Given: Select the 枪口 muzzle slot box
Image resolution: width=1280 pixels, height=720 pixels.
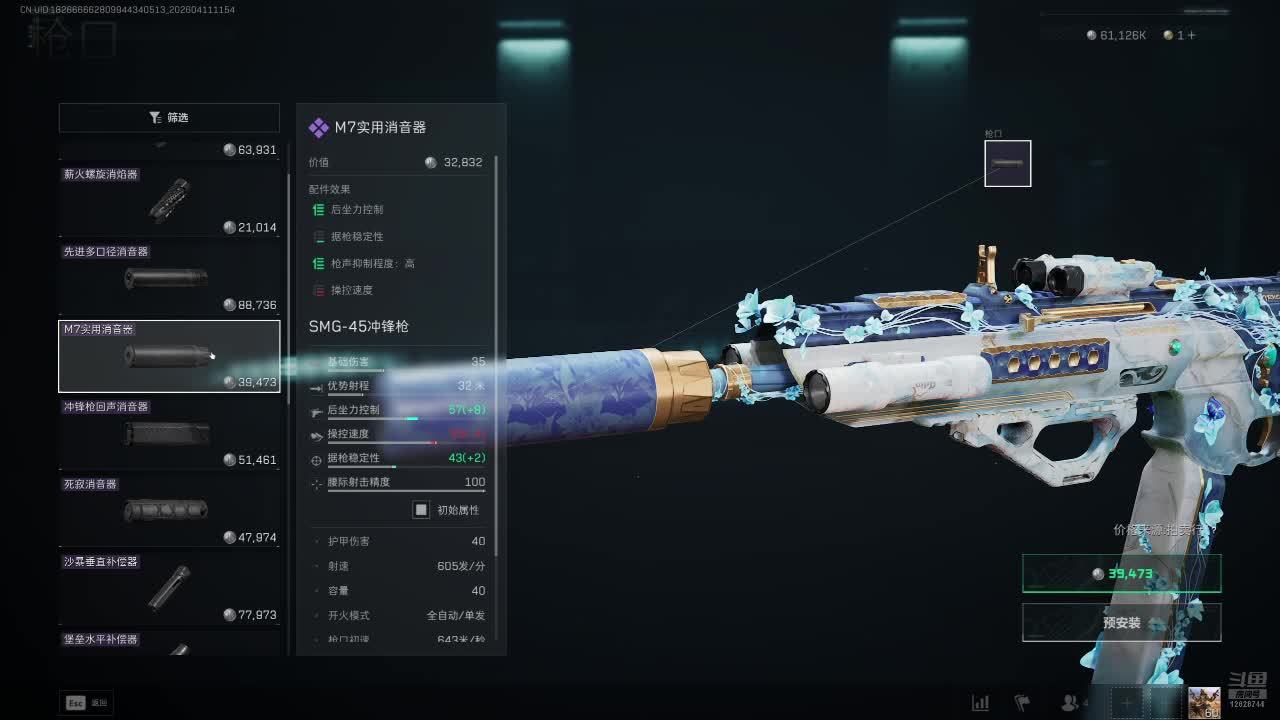Looking at the screenshot, I should (1007, 163).
